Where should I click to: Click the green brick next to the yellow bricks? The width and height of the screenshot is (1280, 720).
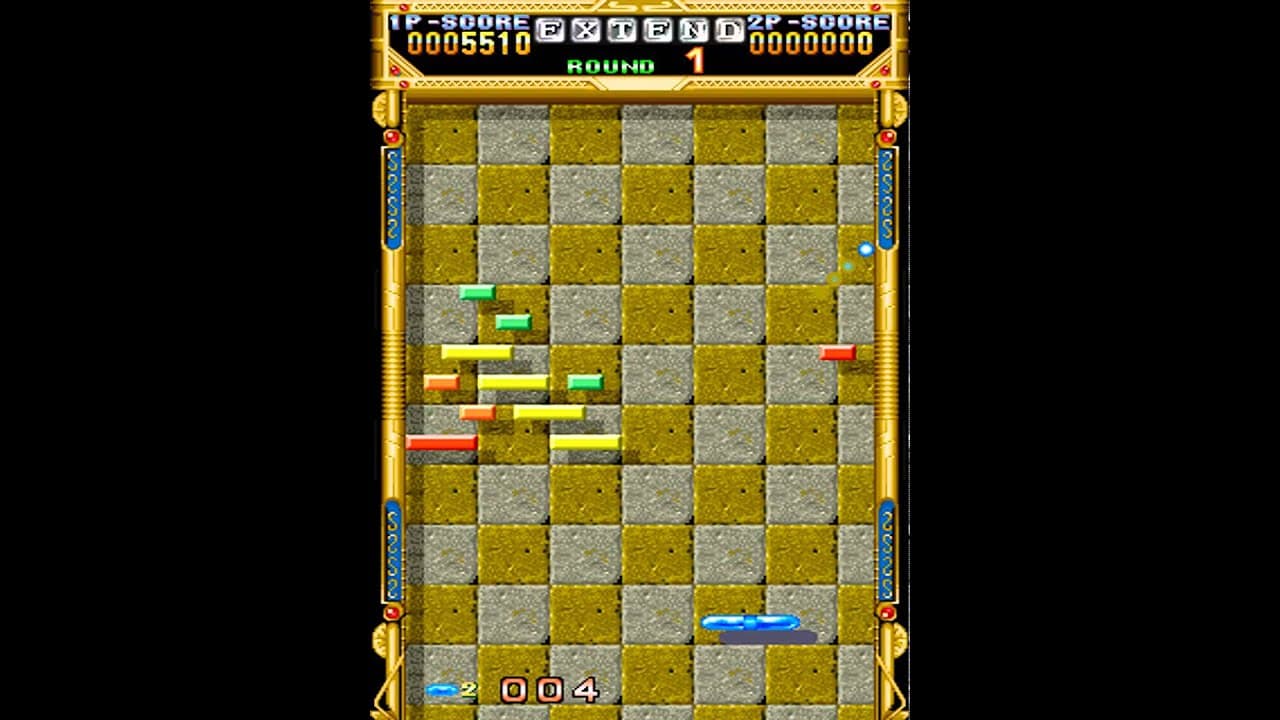tap(584, 381)
